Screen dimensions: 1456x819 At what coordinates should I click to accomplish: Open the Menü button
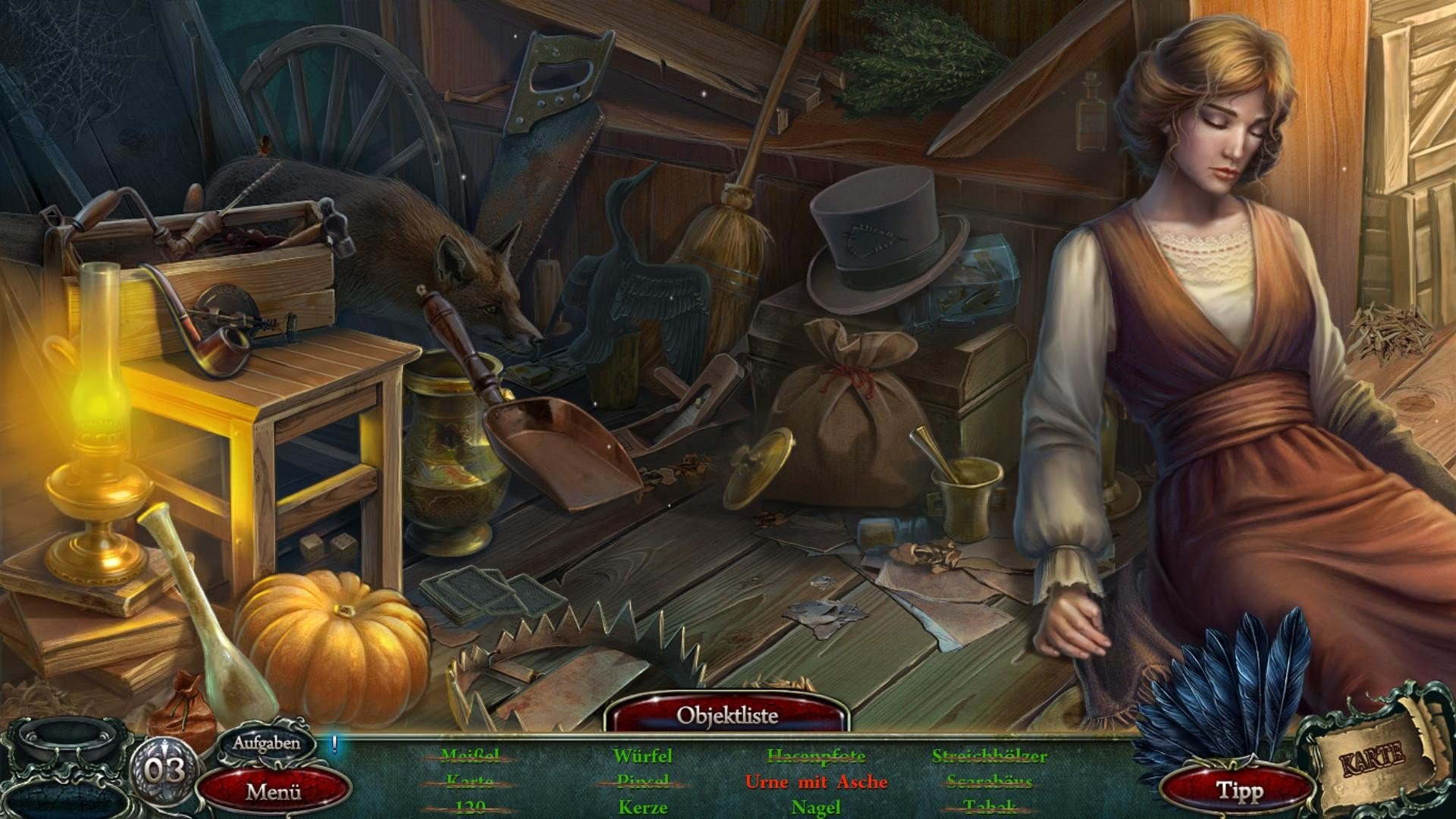[x=273, y=792]
